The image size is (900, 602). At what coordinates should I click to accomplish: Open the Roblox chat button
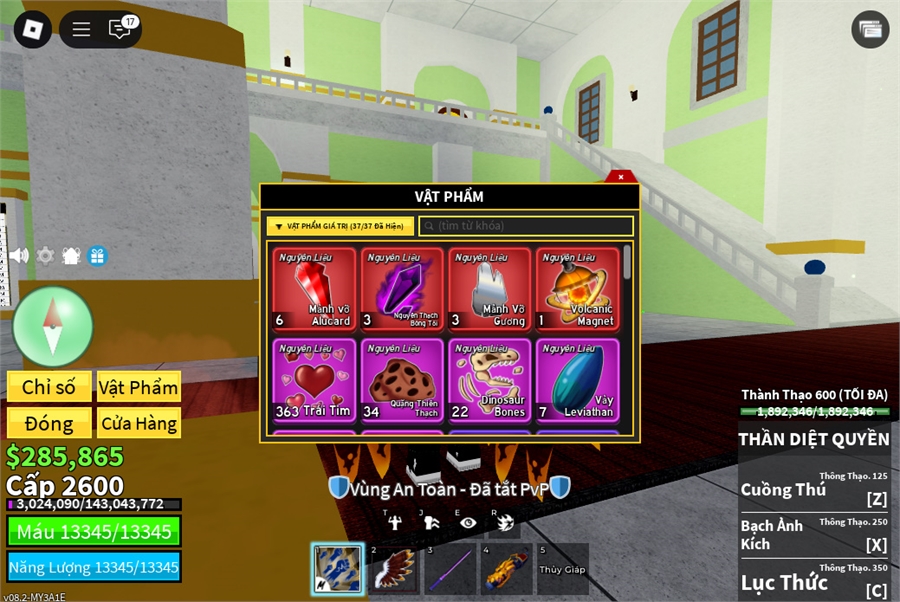120,29
